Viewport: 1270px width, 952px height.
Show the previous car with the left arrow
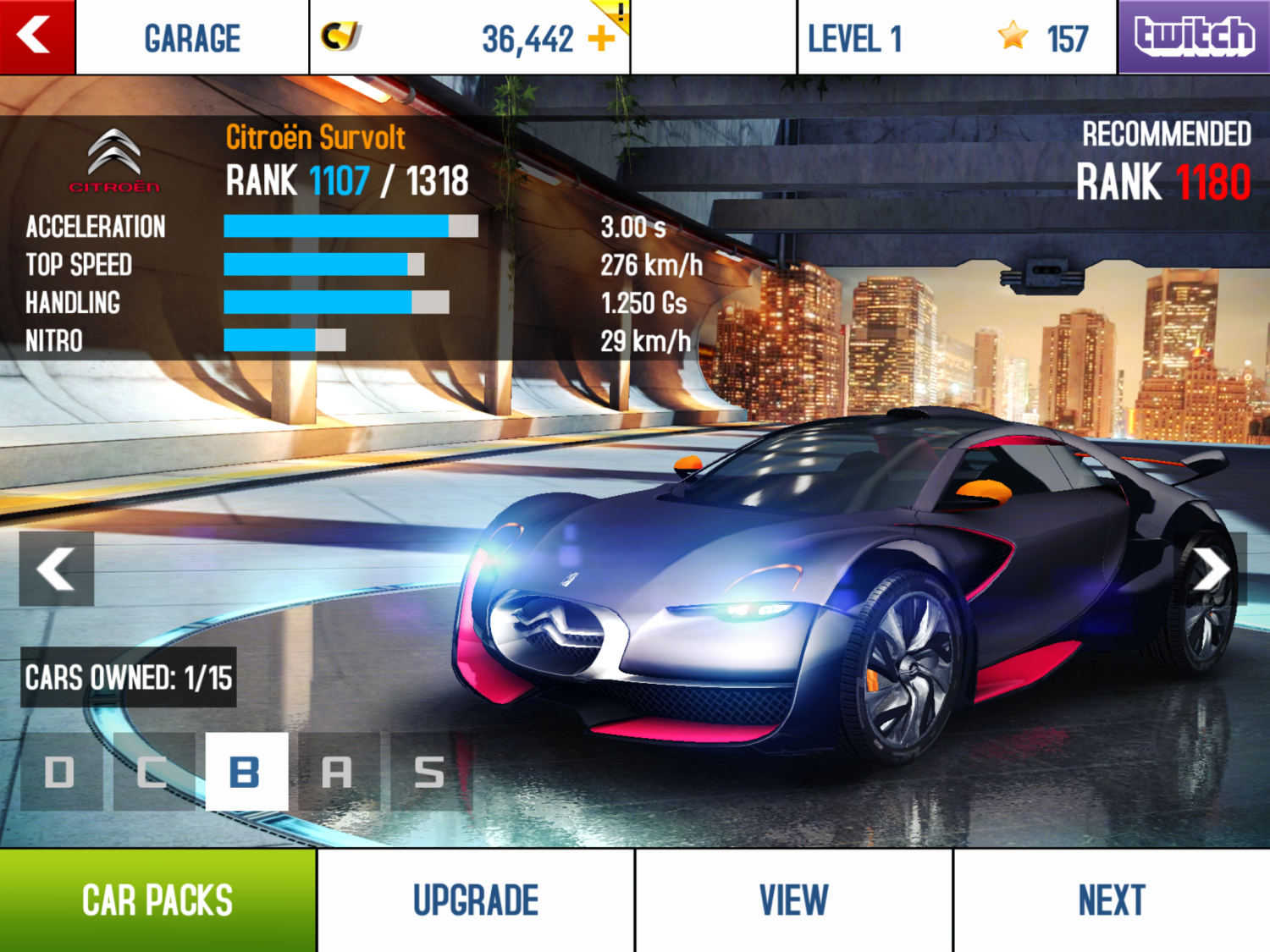point(56,569)
